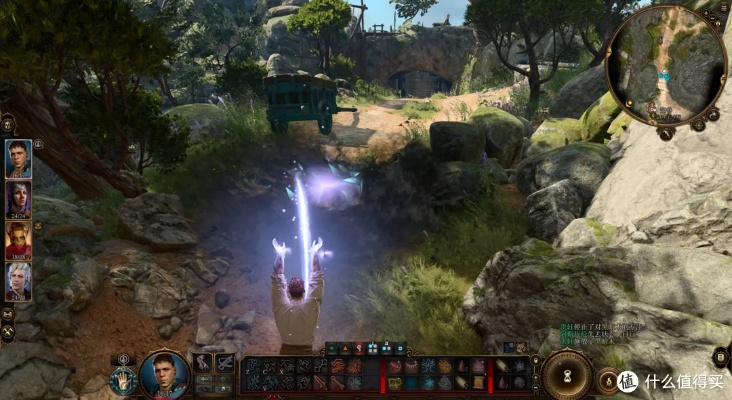The image size is (732, 400).
Task: End turn with the hourglass button
Action: pos(567,375)
